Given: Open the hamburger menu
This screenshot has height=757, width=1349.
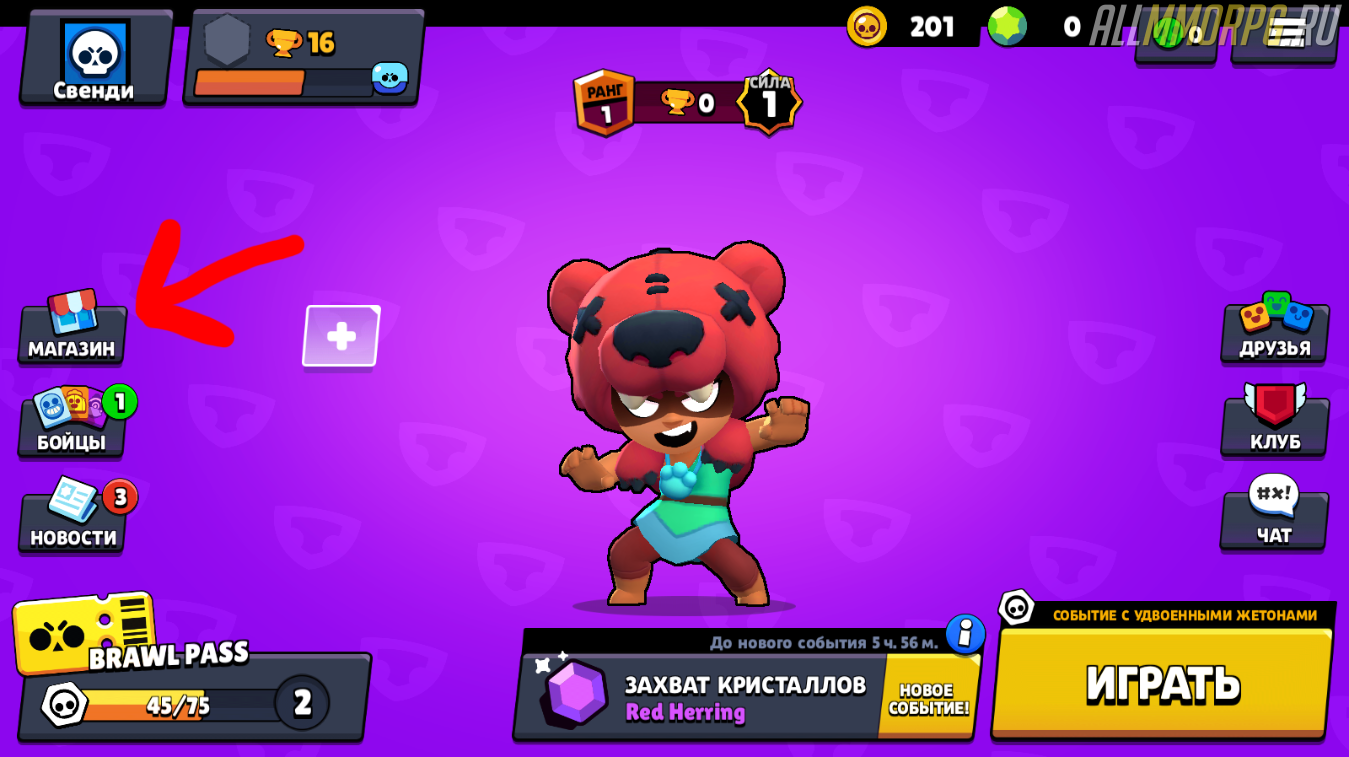Looking at the screenshot, I should point(1285,32).
